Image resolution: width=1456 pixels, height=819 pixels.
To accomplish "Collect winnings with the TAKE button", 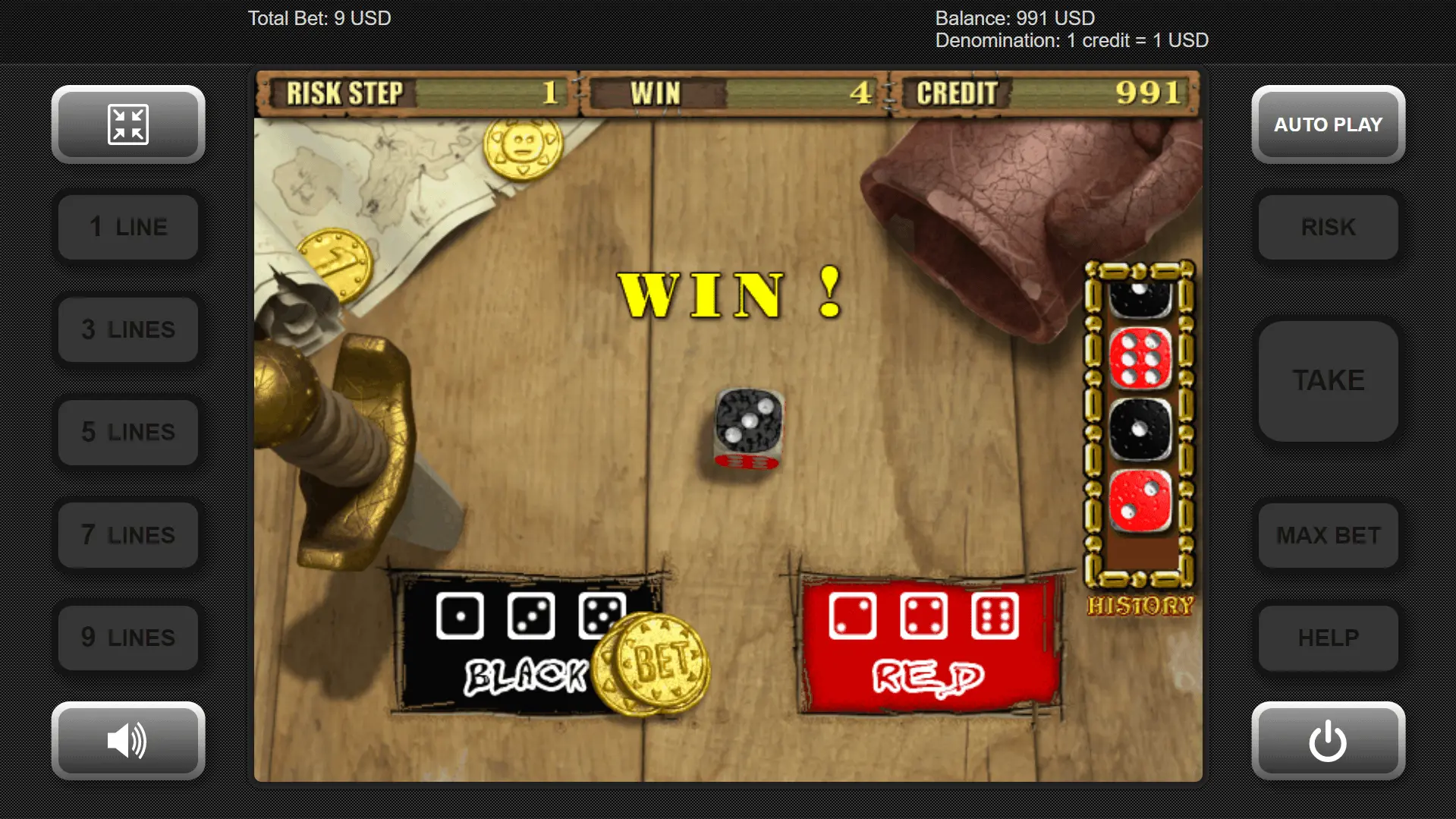I will (x=1328, y=380).
